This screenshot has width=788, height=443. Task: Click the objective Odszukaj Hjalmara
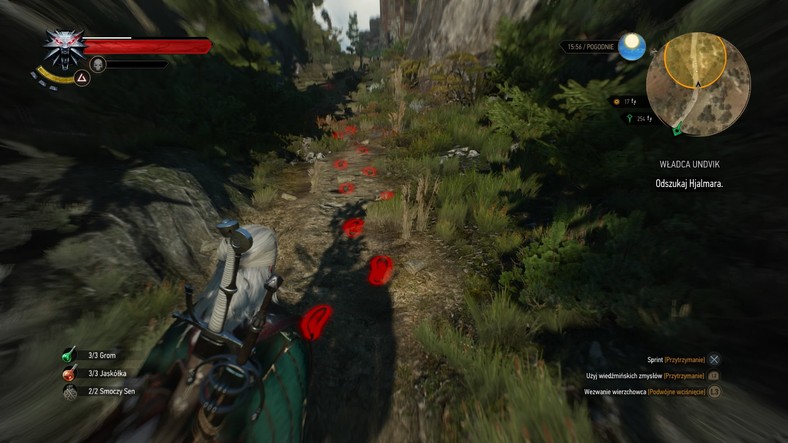pos(689,184)
